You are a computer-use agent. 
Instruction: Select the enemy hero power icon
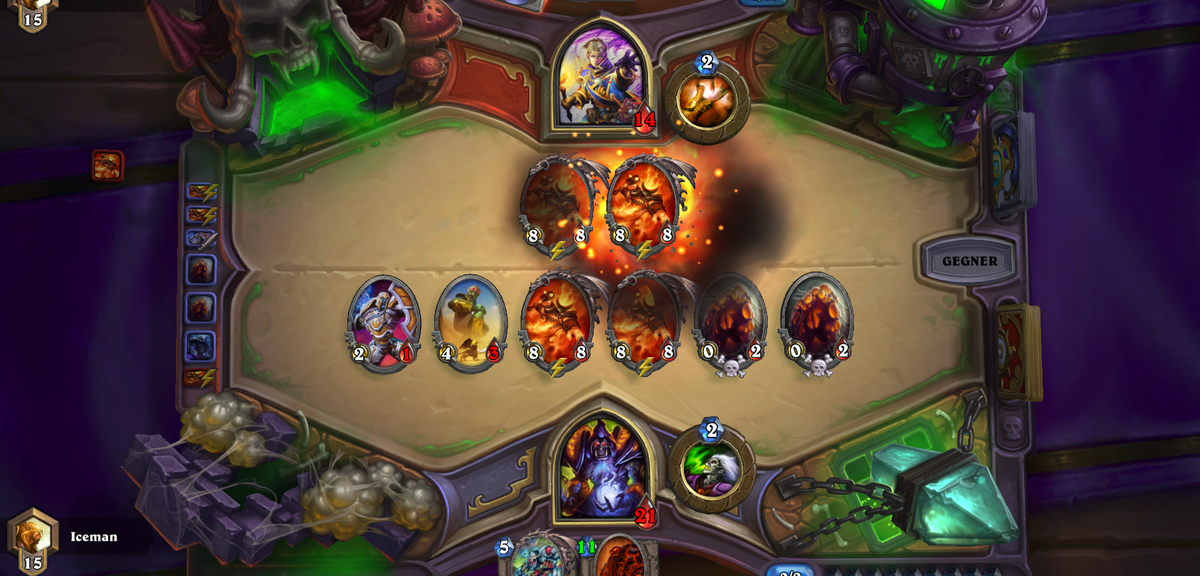click(x=707, y=101)
